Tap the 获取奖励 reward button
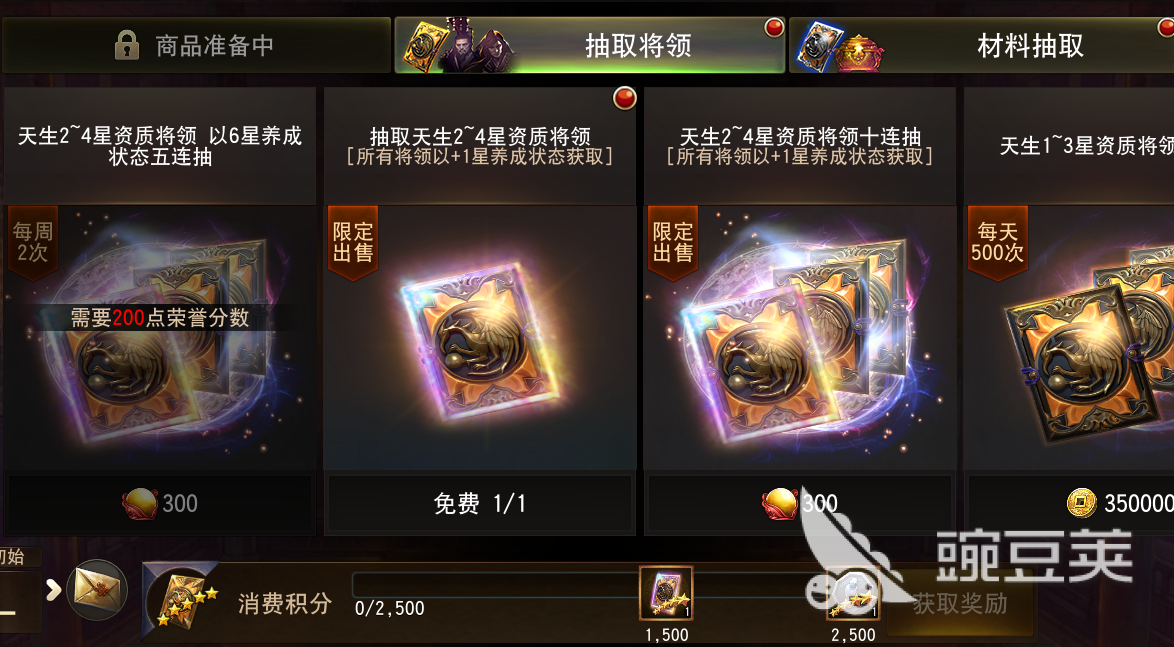Image resolution: width=1174 pixels, height=647 pixels. [x=959, y=604]
